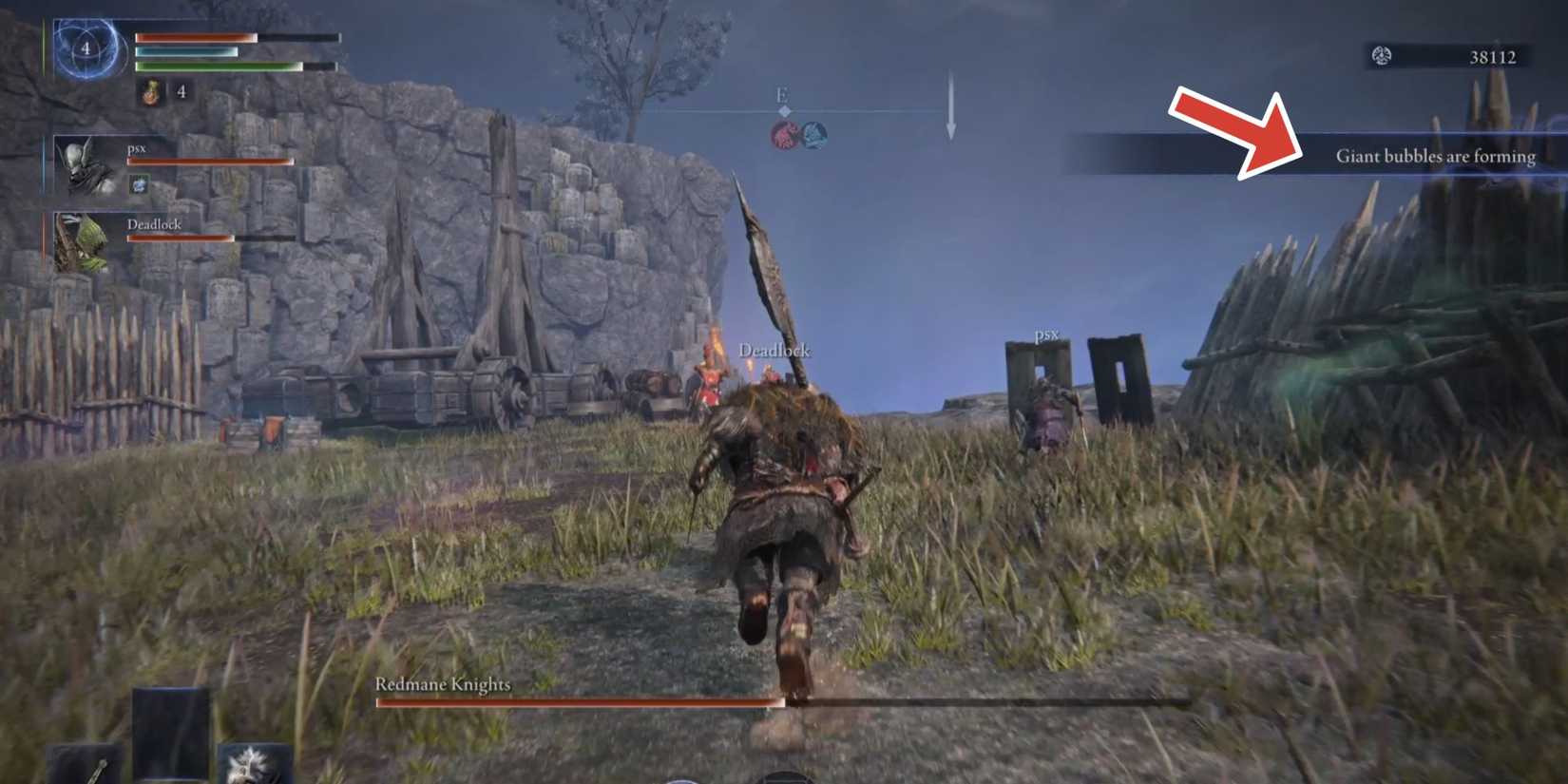This screenshot has width=1568, height=784.
Task: Click the rune currency icon beside 38112
Action: [1380, 57]
